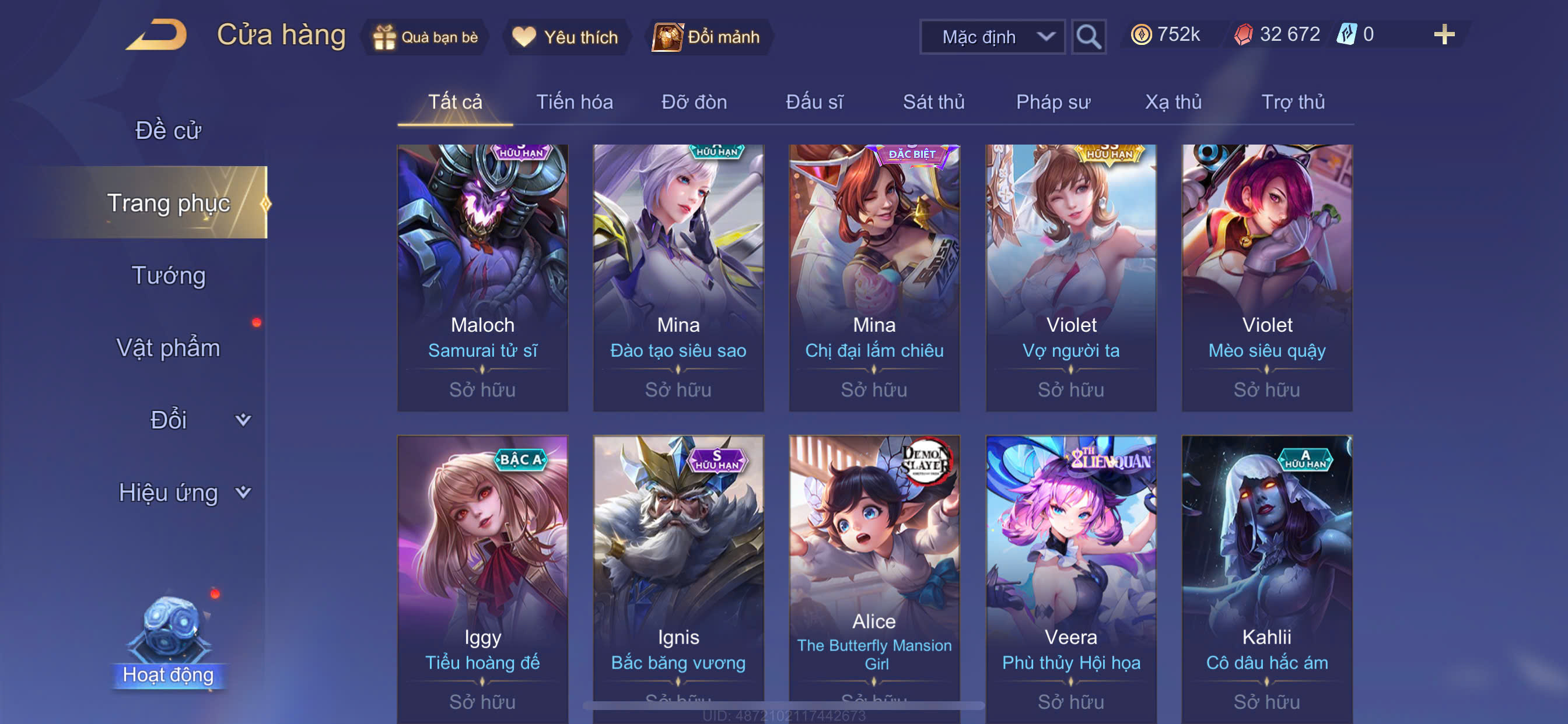Go to the Tướng heroes section
1568x724 pixels.
tap(169, 275)
